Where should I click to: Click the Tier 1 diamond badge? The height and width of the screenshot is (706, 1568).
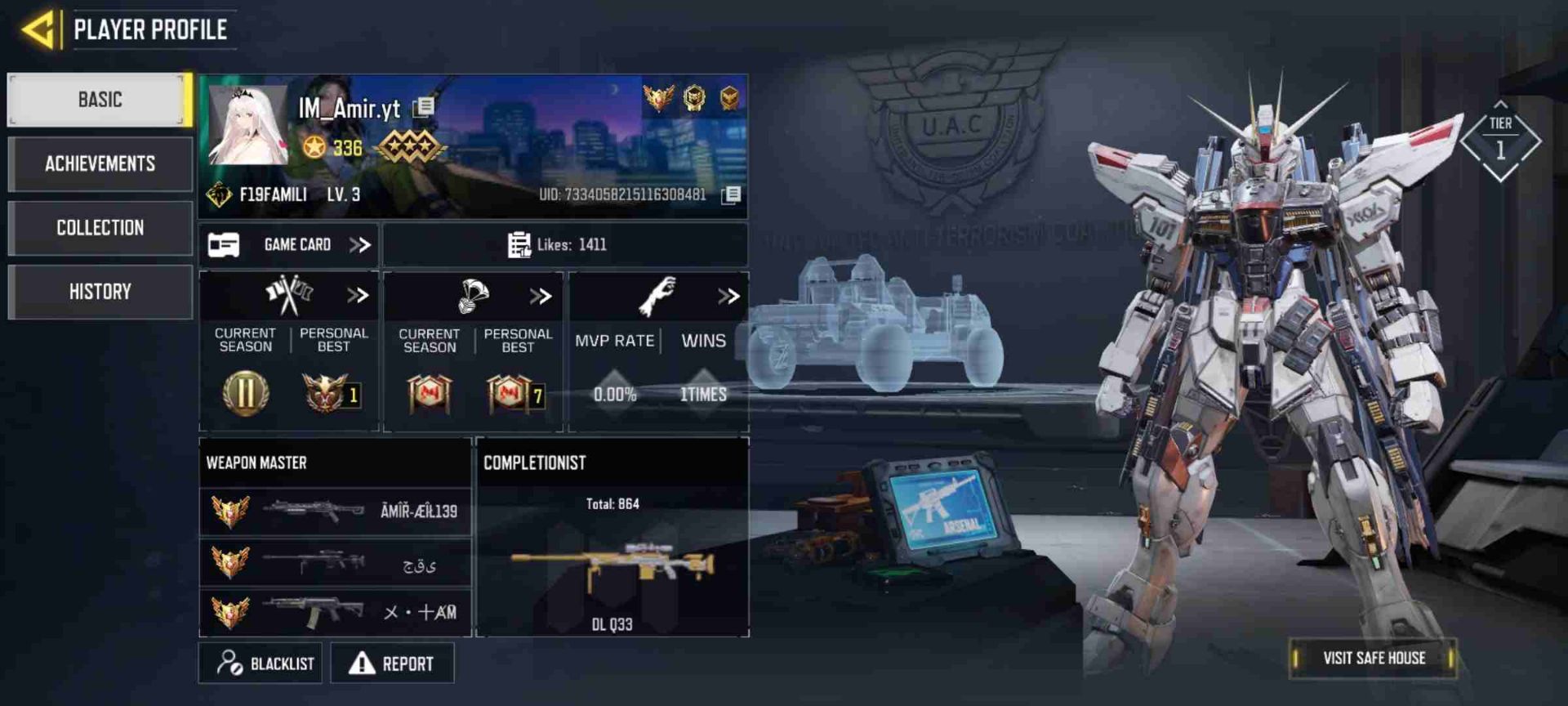[x=1500, y=141]
